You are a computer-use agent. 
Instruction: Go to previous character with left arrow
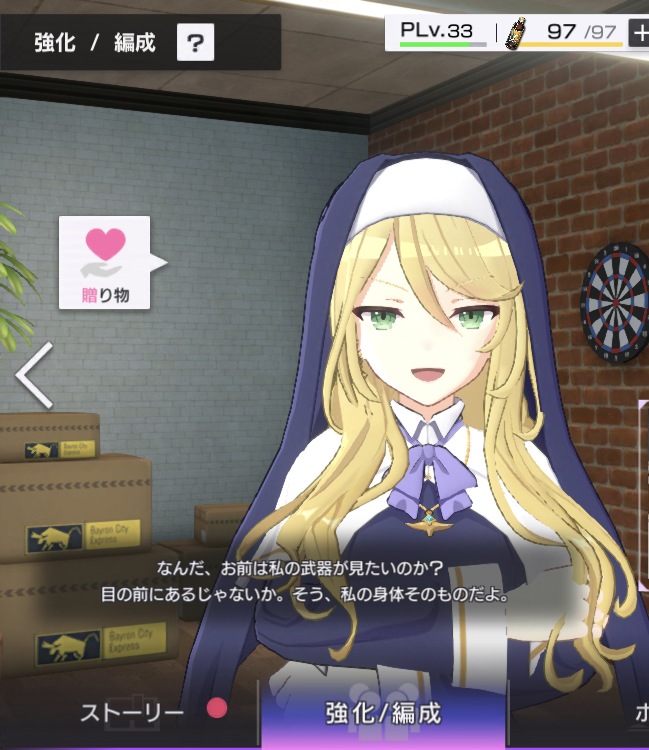click(x=35, y=373)
